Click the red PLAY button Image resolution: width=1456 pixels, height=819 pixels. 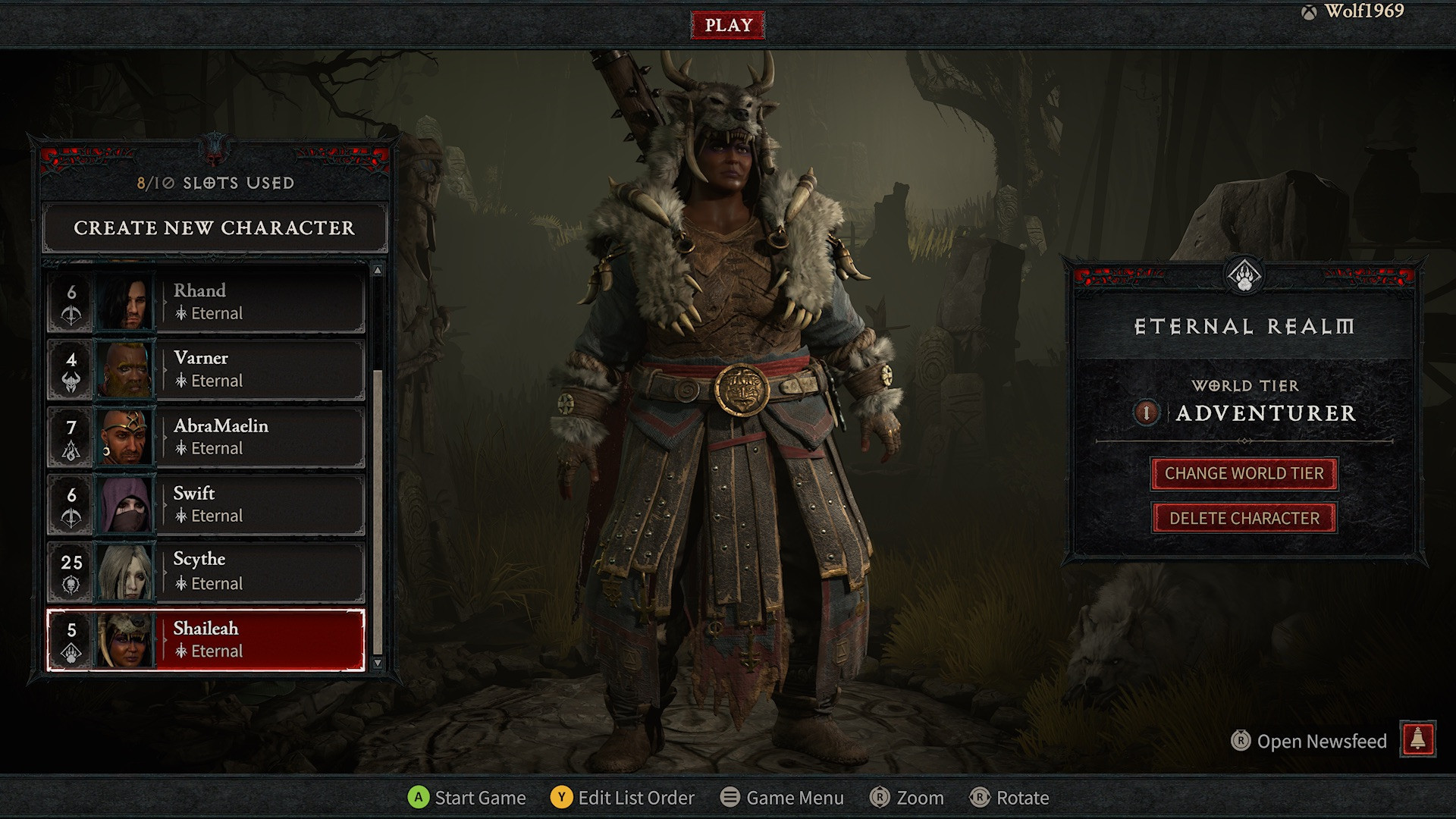[x=727, y=25]
